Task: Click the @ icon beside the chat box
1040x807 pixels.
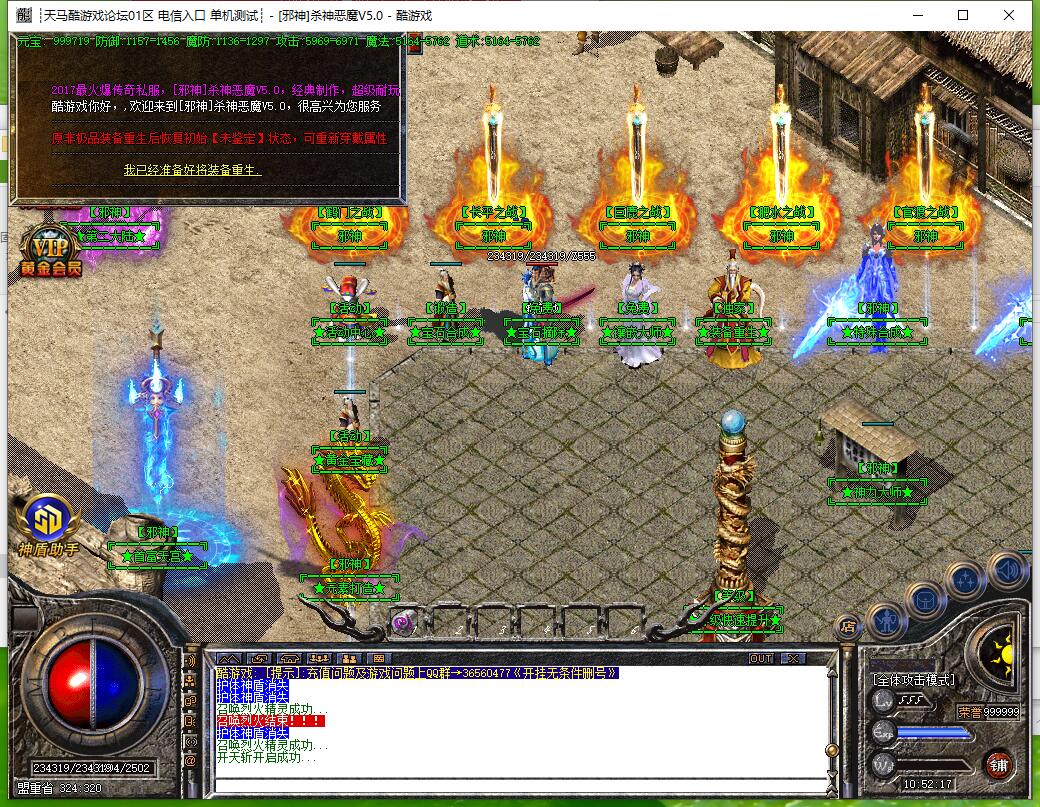Action: (x=190, y=761)
